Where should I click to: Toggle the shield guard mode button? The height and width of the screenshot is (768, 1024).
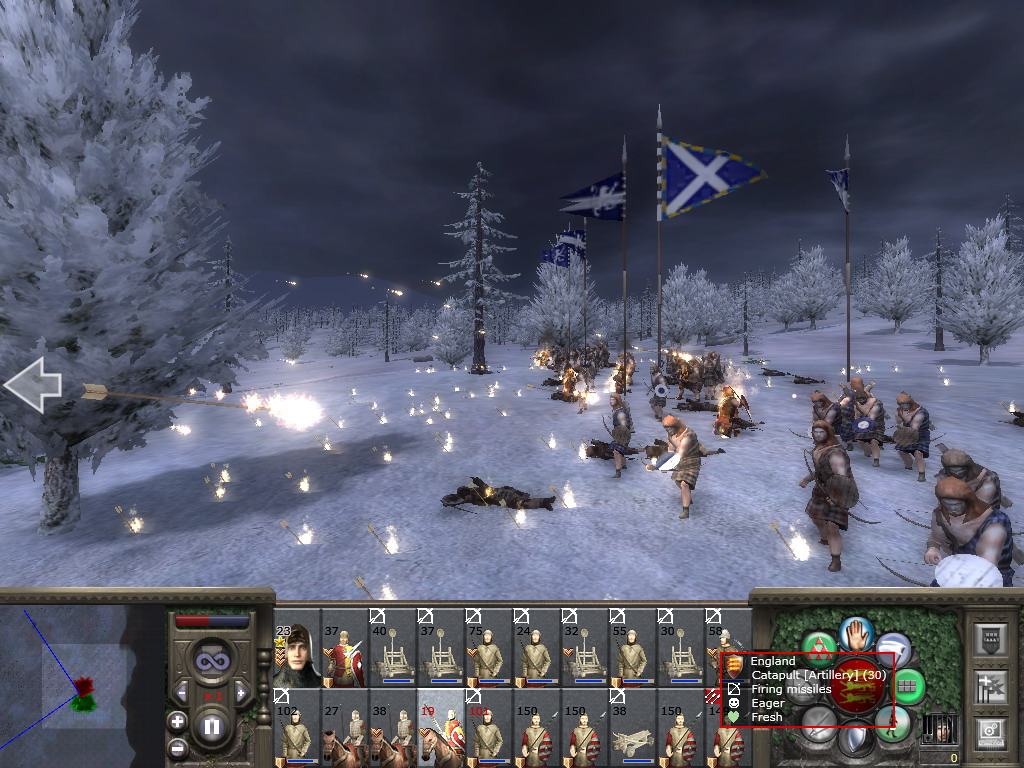click(855, 742)
